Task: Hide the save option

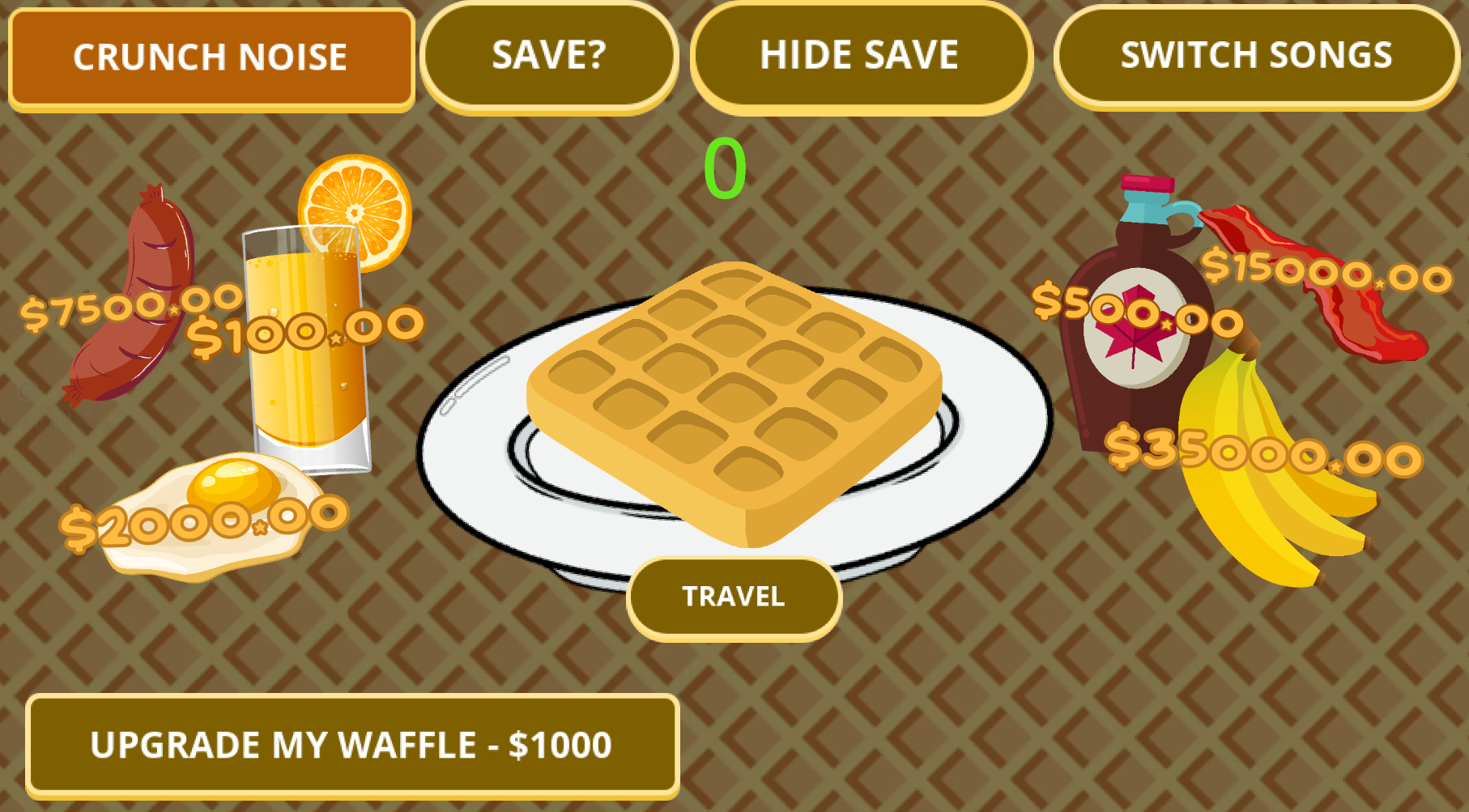Action: pyautogui.click(x=860, y=55)
